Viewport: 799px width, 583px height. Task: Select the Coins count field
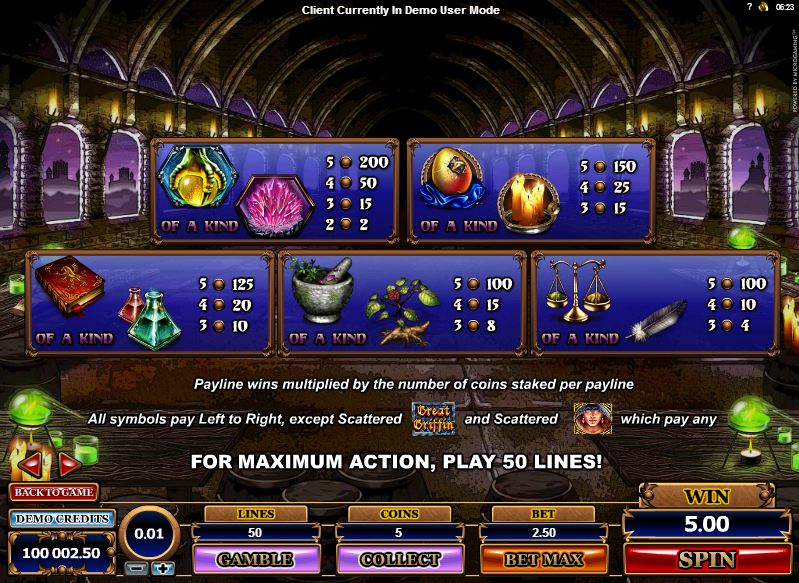(400, 534)
